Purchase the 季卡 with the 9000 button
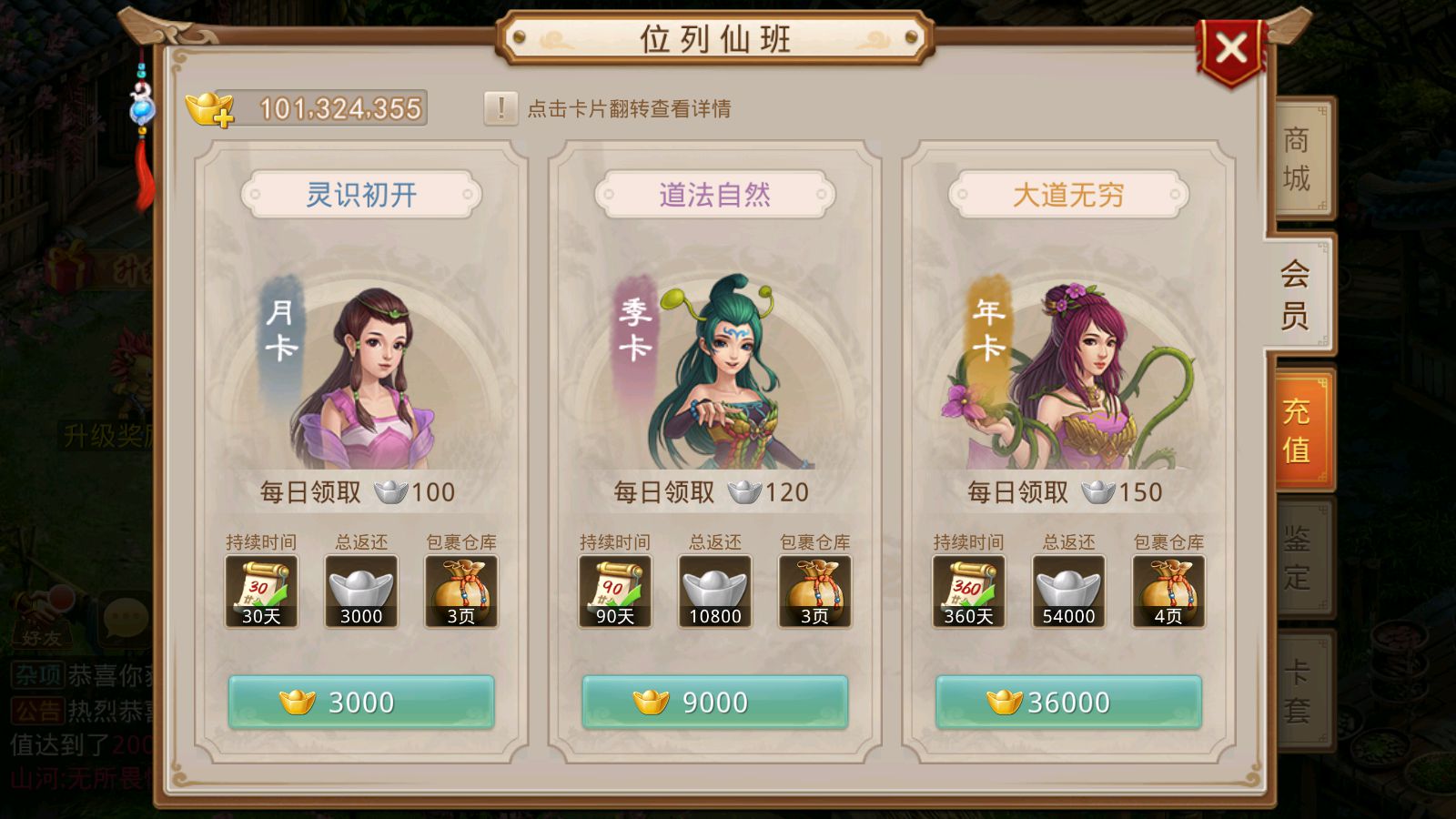Image resolution: width=1456 pixels, height=819 pixels. pyautogui.click(x=715, y=702)
